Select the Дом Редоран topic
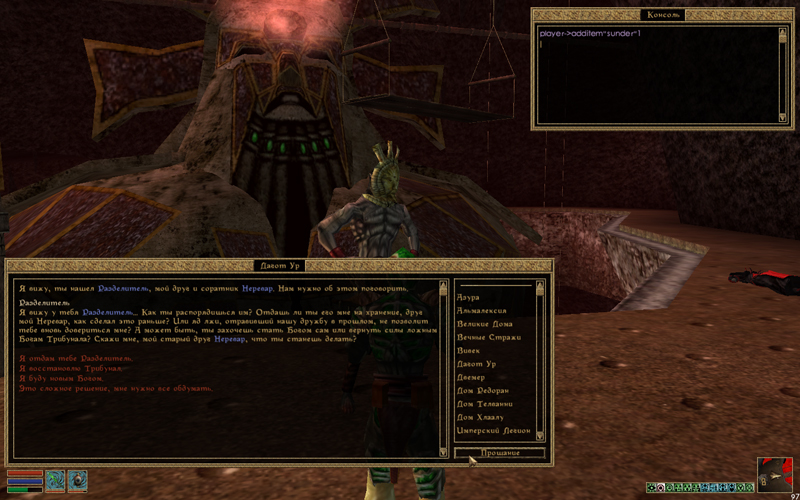Screen dimensions: 800x500 483,390
